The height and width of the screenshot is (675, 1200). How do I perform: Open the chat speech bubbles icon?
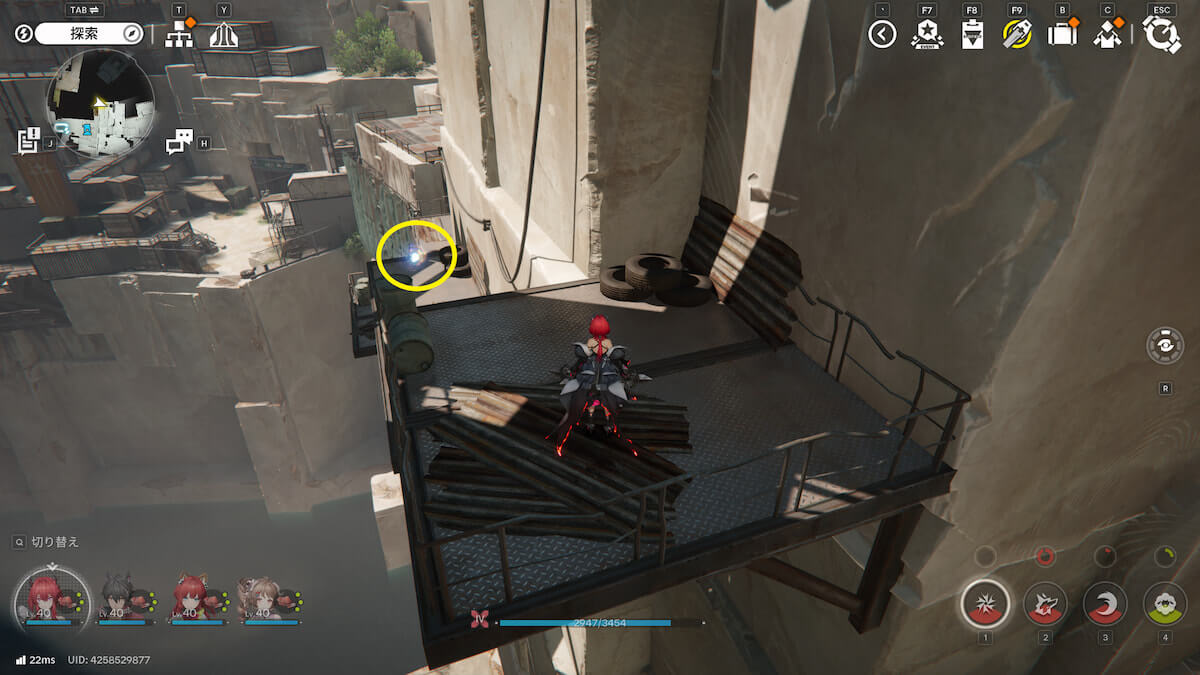tap(179, 142)
